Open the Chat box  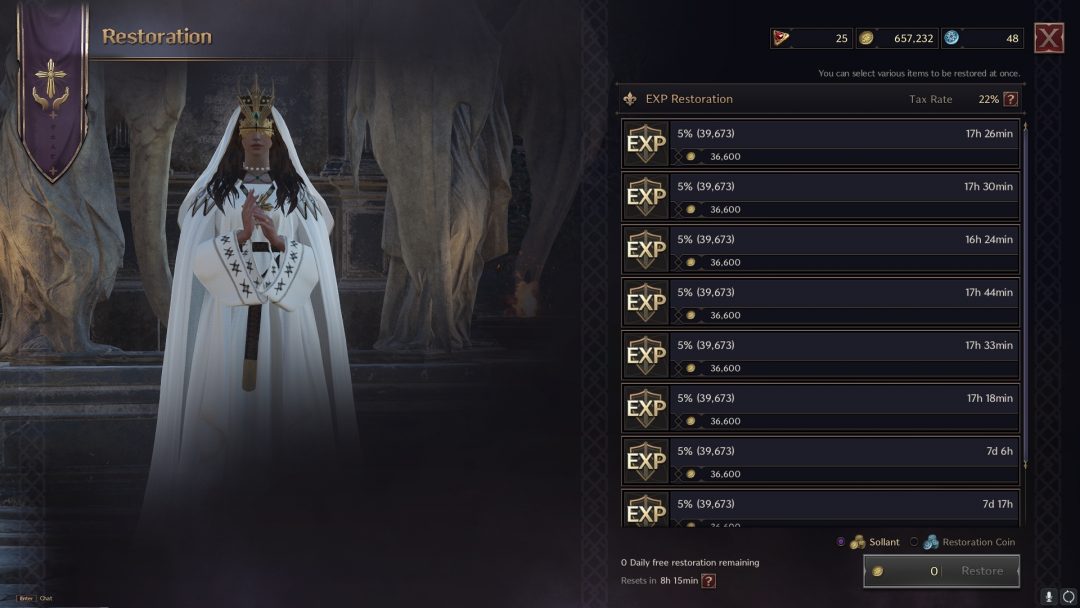45,598
